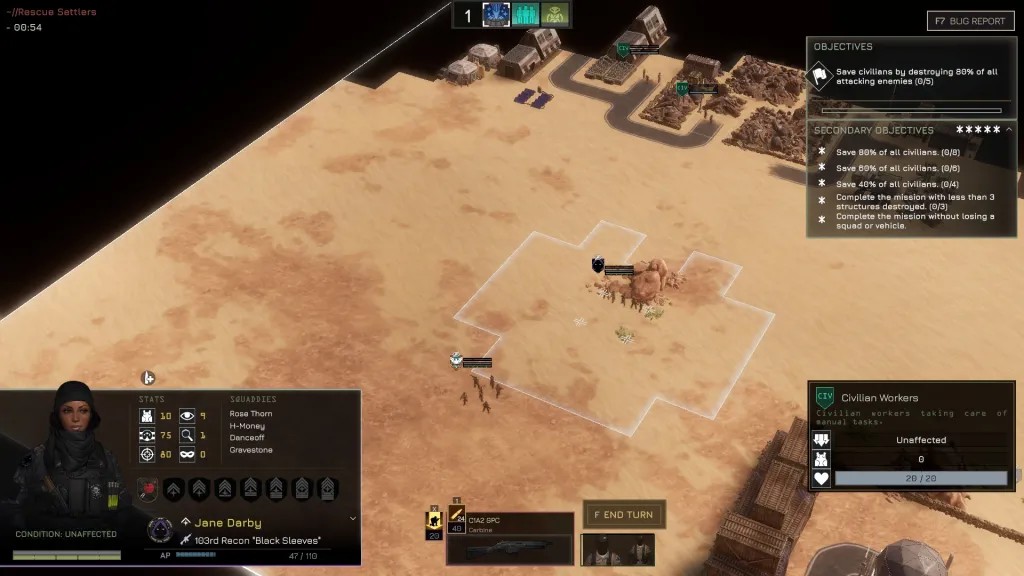The height and width of the screenshot is (576, 1024).
Task: Click the End Turn button
Action: click(x=624, y=515)
